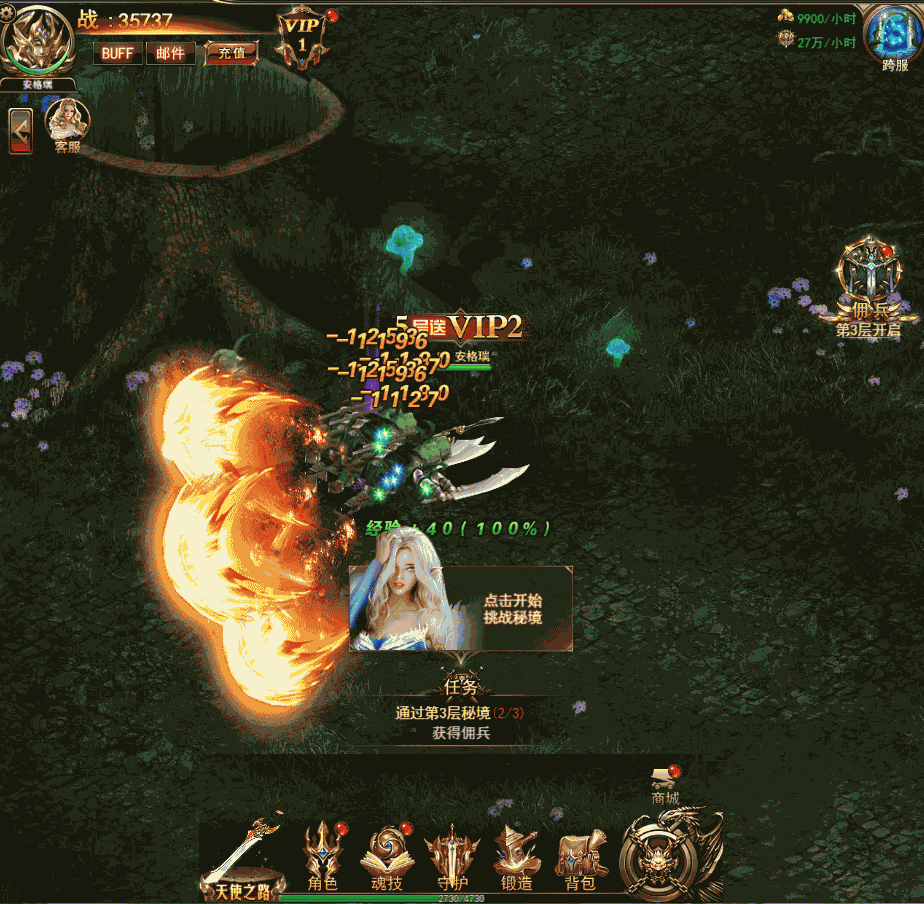Screen dimensions: 924x904
Task: Open the 邮件 mail button
Action: [x=170, y=53]
